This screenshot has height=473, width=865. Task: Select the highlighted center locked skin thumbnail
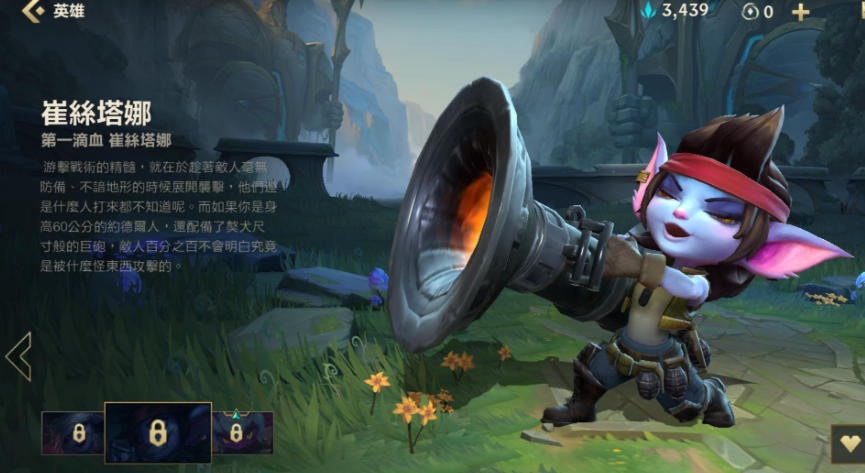click(157, 433)
